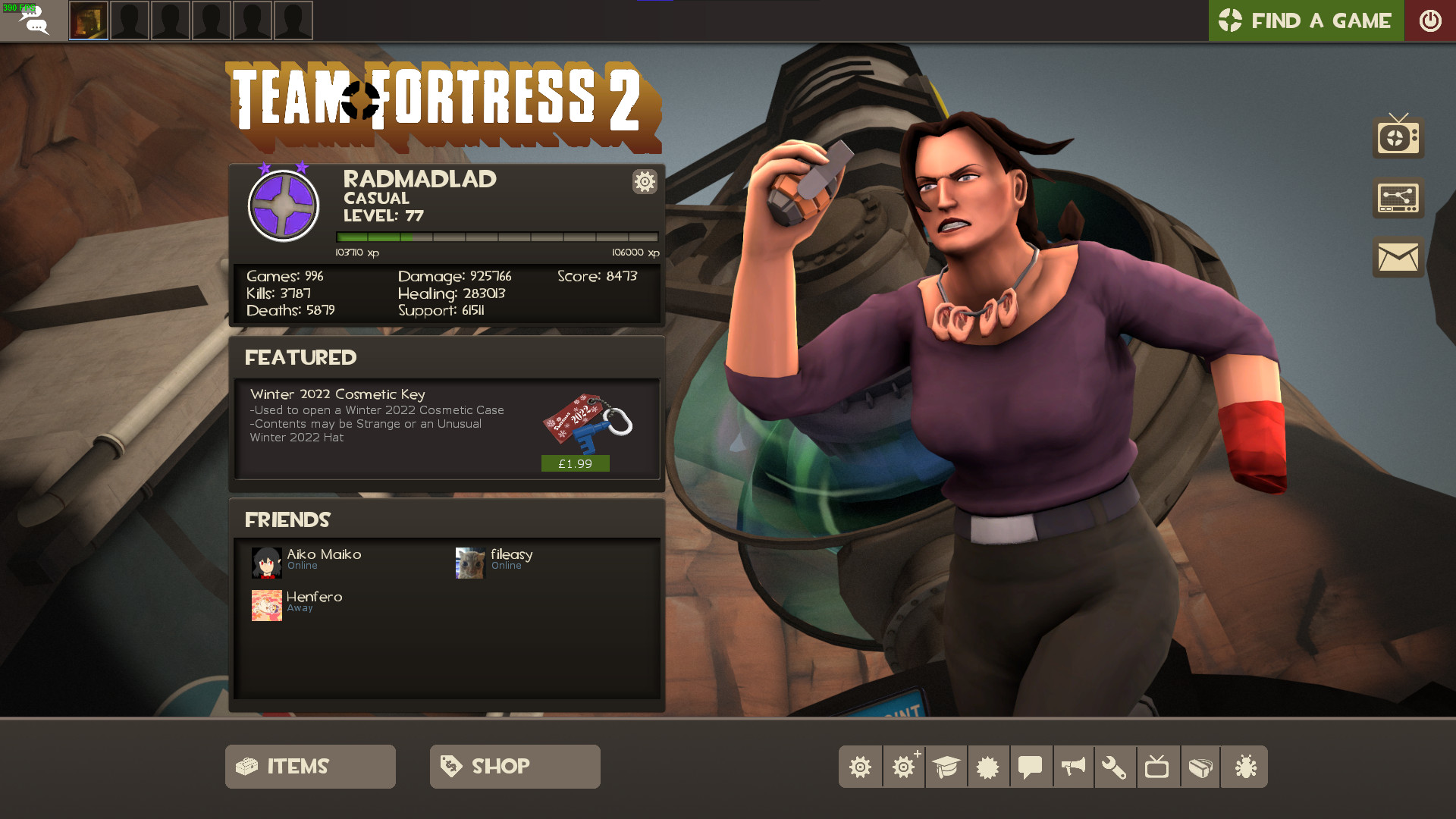This screenshot has height=819, width=1456.
Task: Open the chat speech bubble icon
Action: 1031,767
